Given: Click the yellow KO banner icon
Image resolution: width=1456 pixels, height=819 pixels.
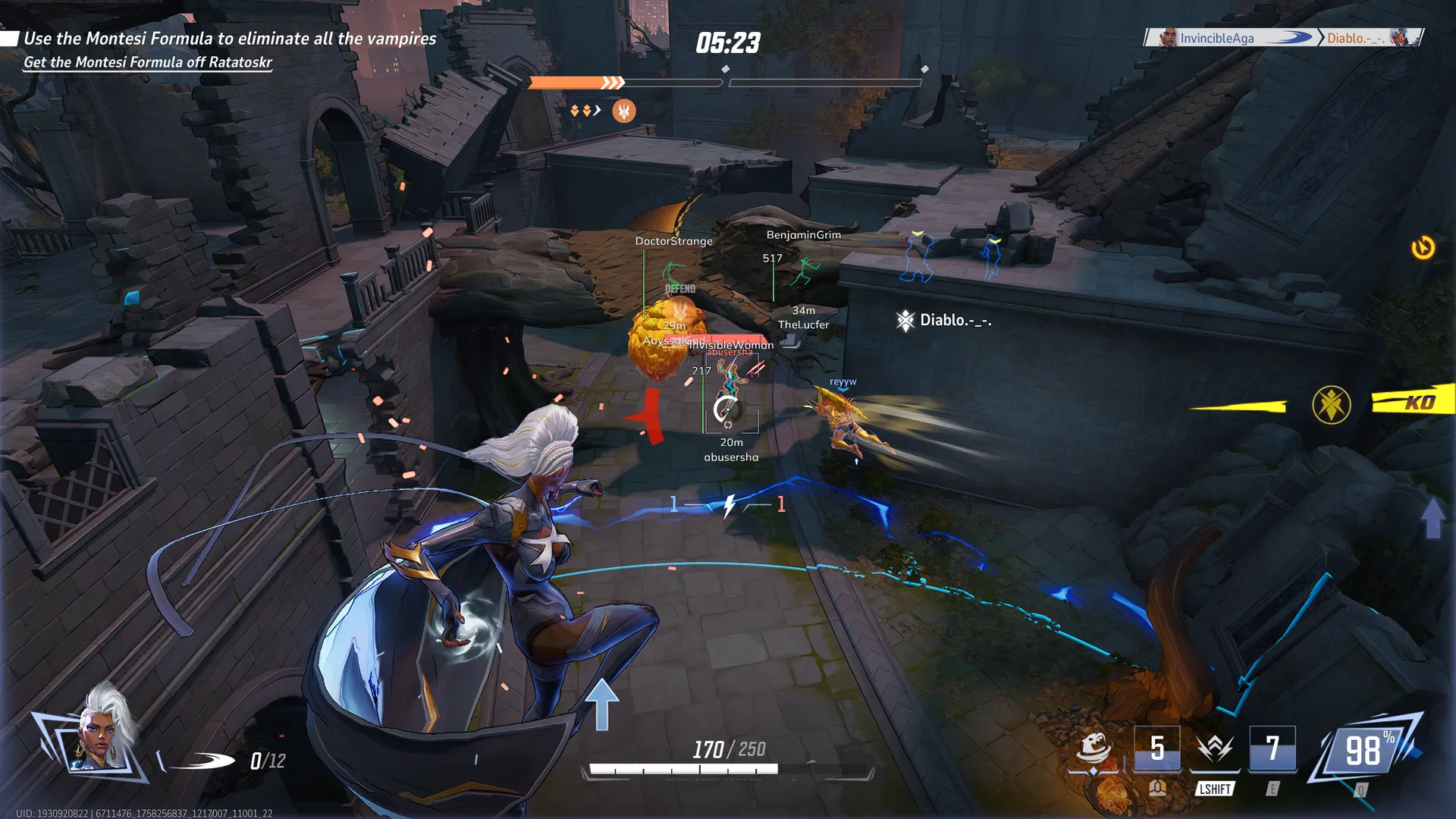Looking at the screenshot, I should [x=1414, y=402].
